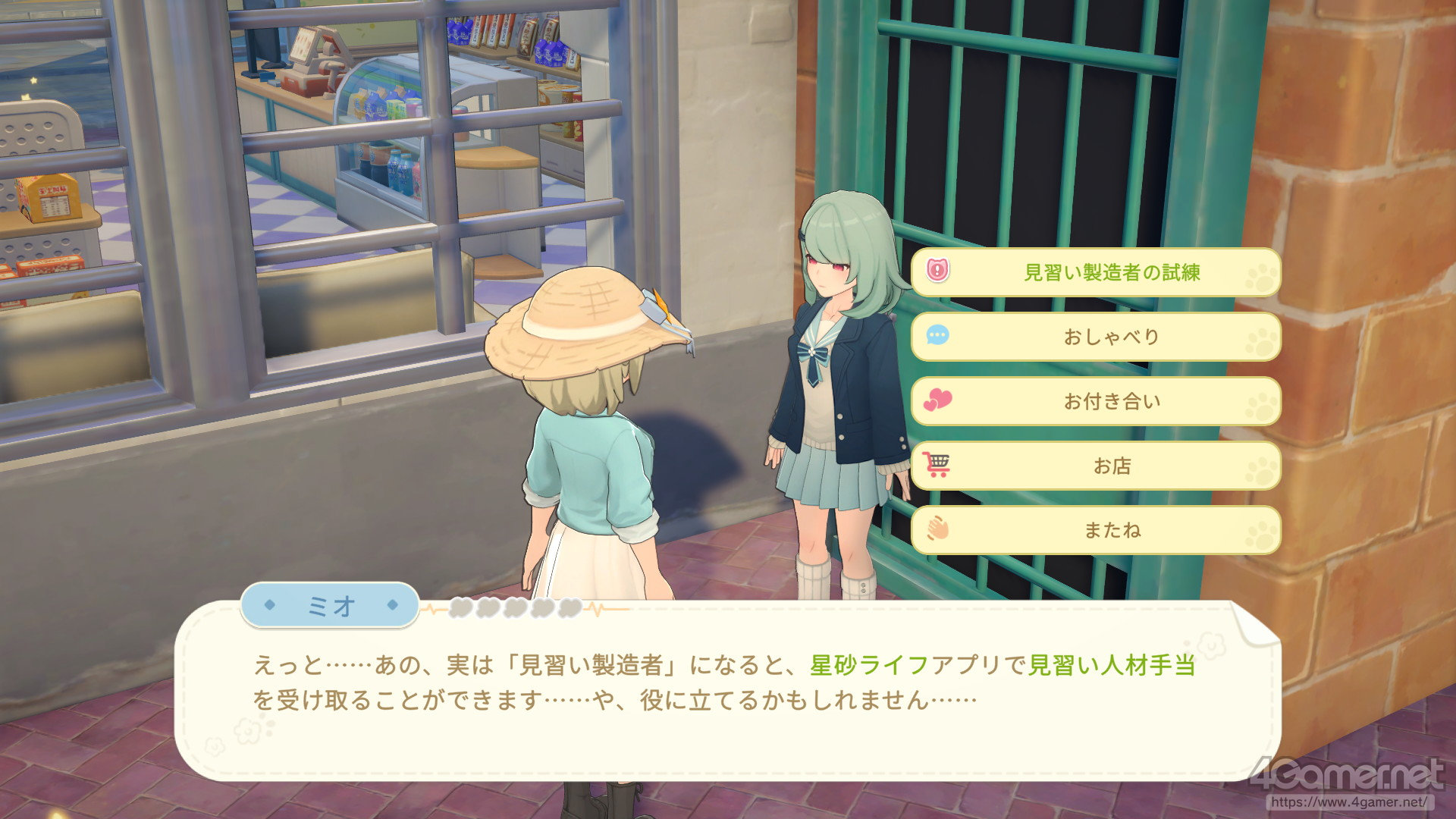The height and width of the screenshot is (819, 1456).
Task: Open the お店 shop option
Action: pos(1096,466)
